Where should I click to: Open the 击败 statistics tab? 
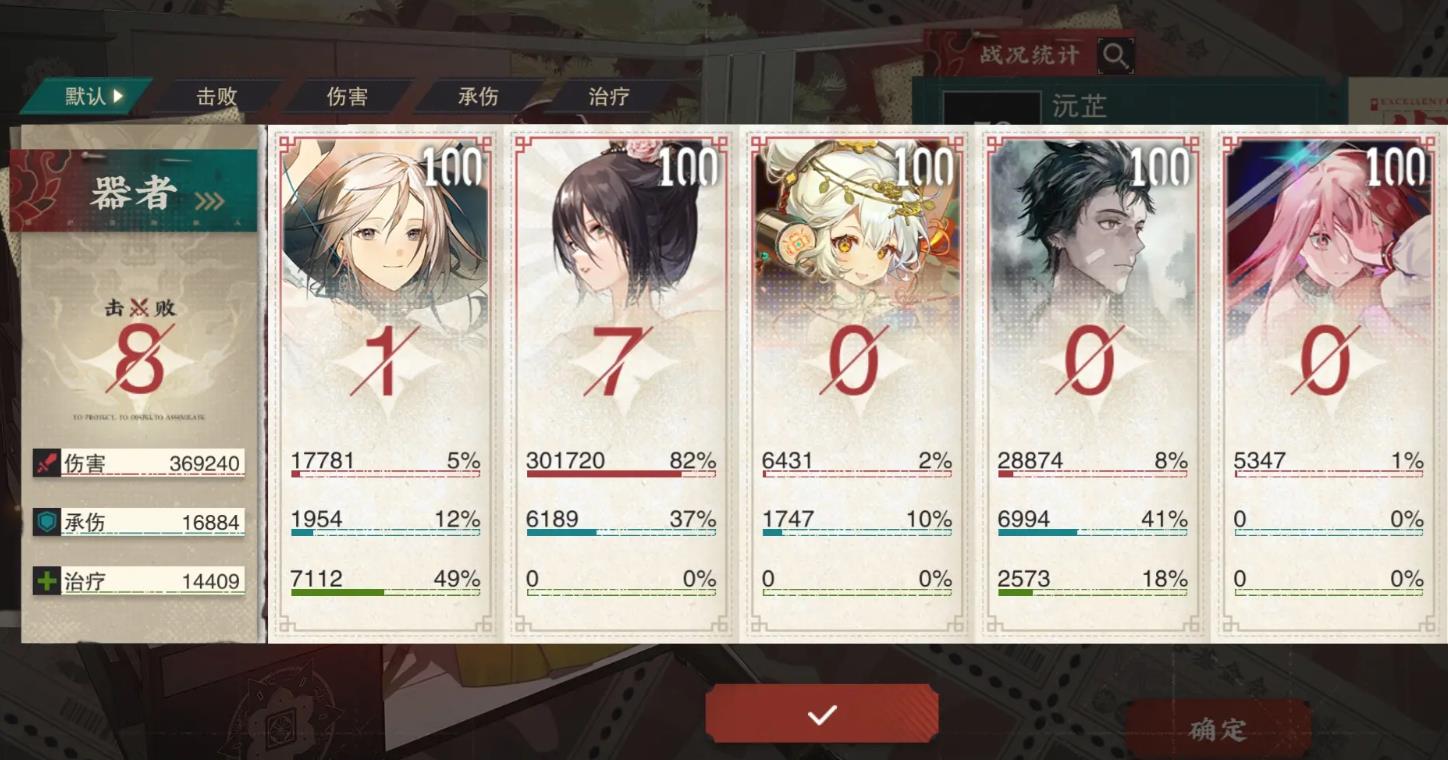pos(217,97)
